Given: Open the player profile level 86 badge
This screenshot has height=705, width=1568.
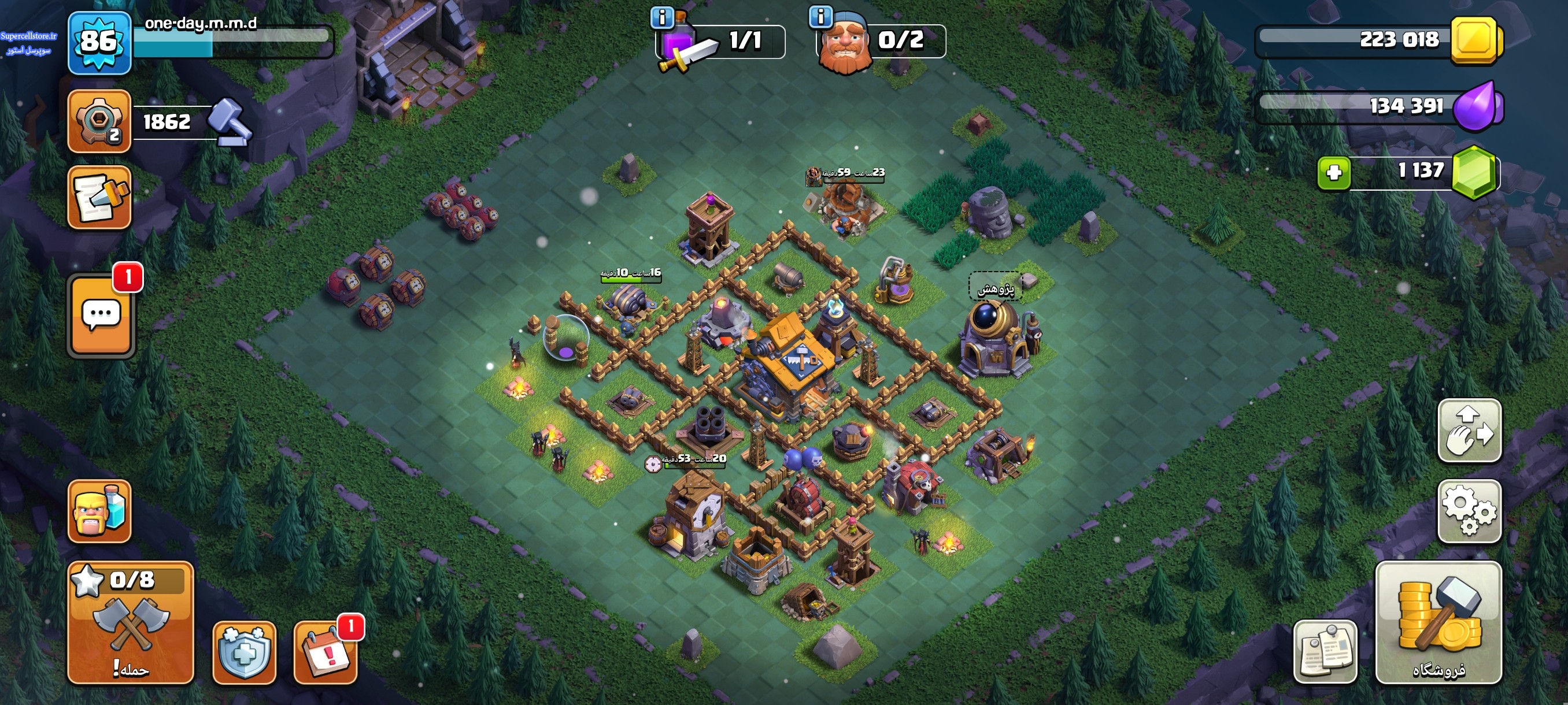Looking at the screenshot, I should 99,43.
